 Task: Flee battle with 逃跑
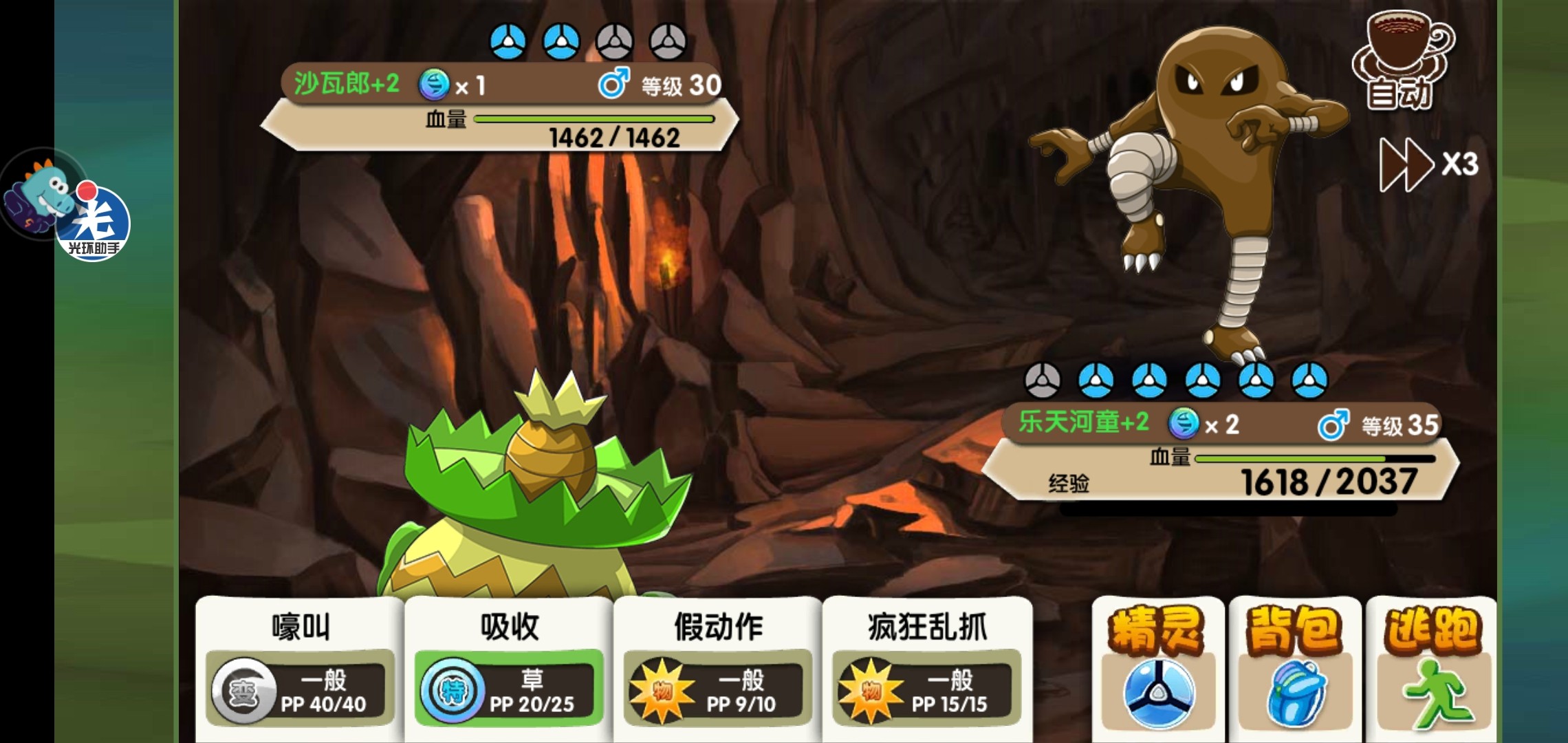click(1430, 667)
